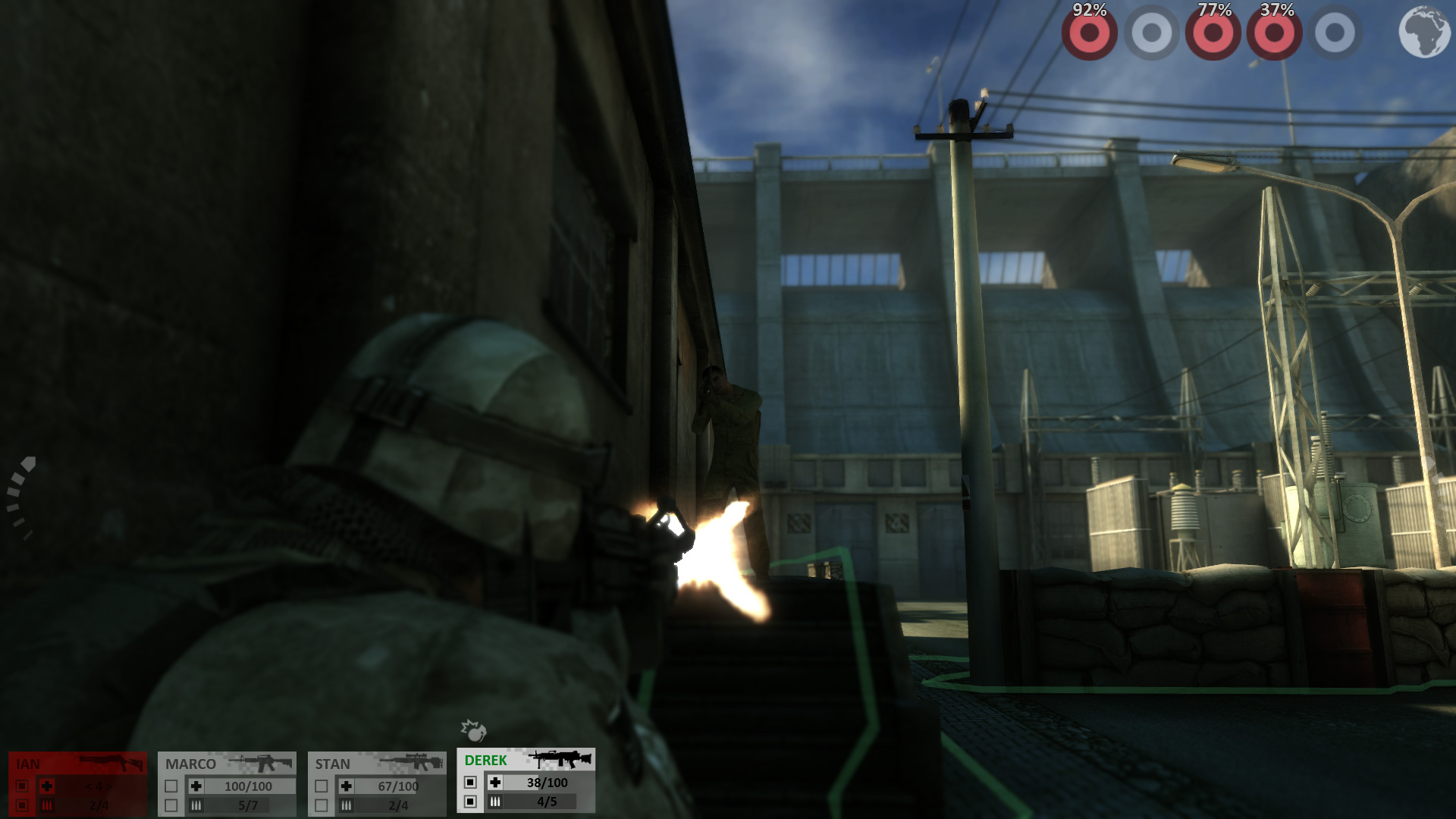This screenshot has width=1456, height=819.
Task: Click the health cross icon on Marco's panel
Action: 196,784
